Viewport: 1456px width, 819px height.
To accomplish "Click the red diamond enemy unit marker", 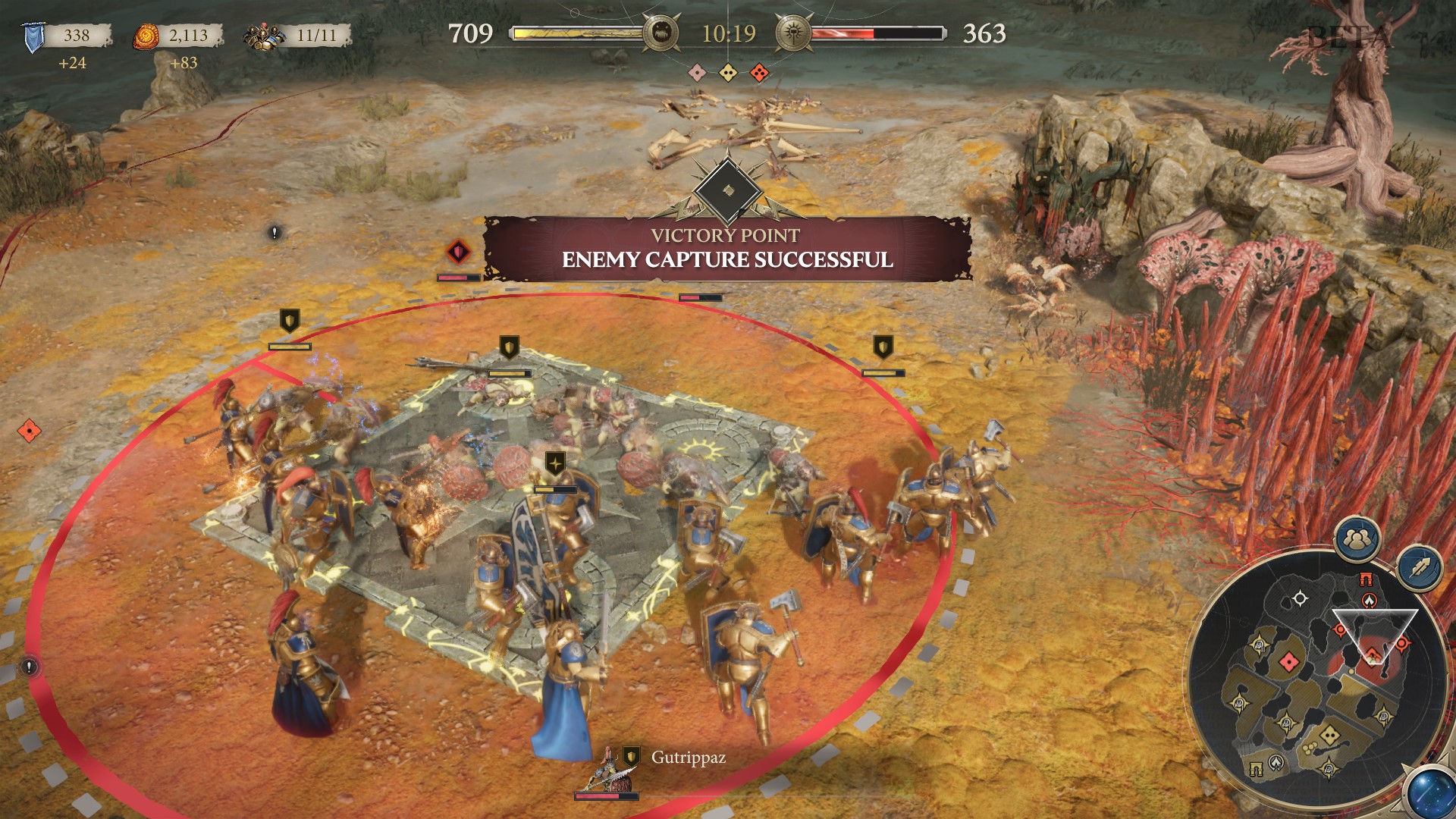I will tap(458, 252).
